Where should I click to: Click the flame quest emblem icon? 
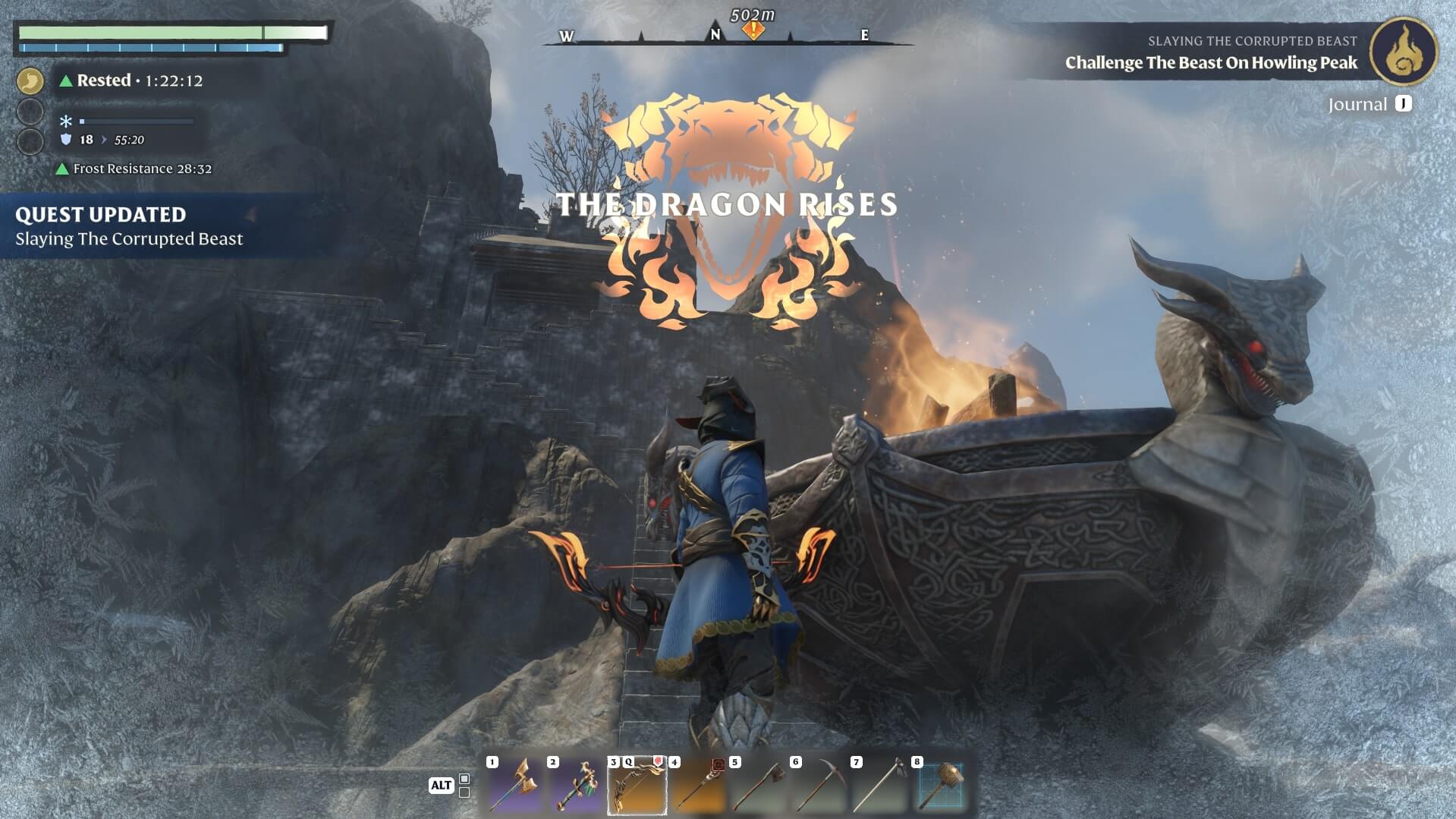(x=1403, y=51)
